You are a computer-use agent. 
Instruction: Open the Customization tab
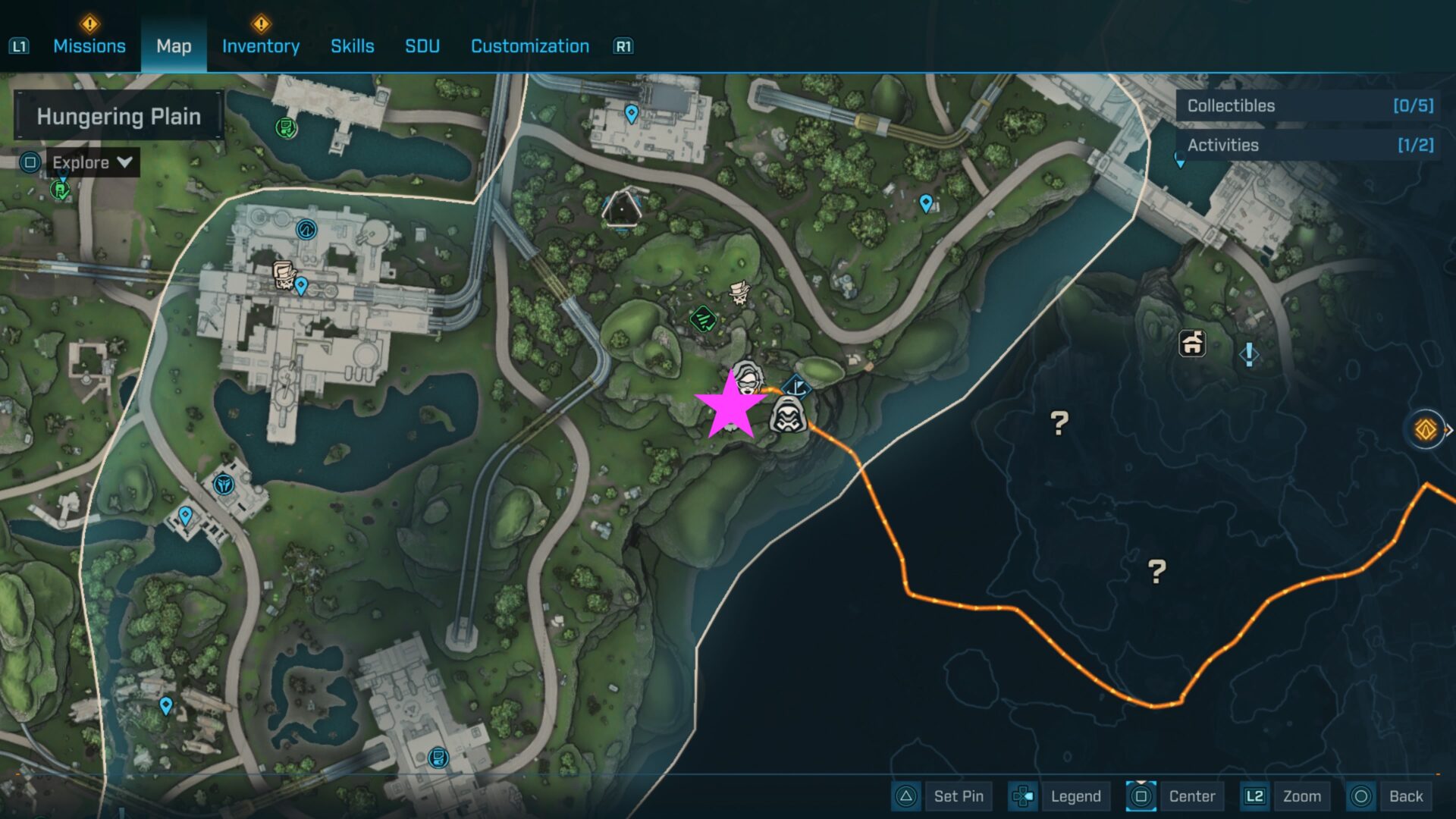pyautogui.click(x=529, y=46)
